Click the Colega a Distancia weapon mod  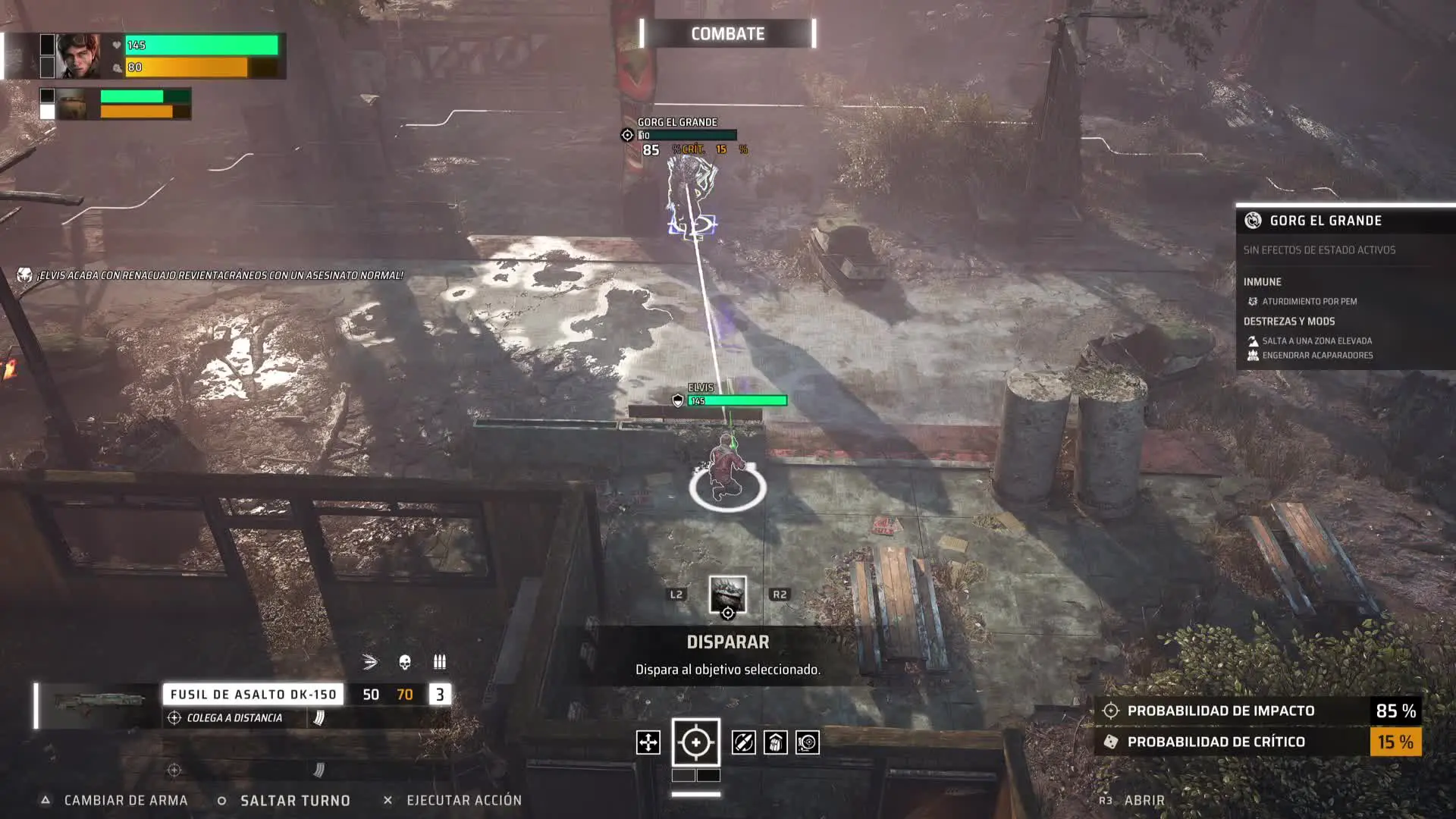tap(234, 718)
